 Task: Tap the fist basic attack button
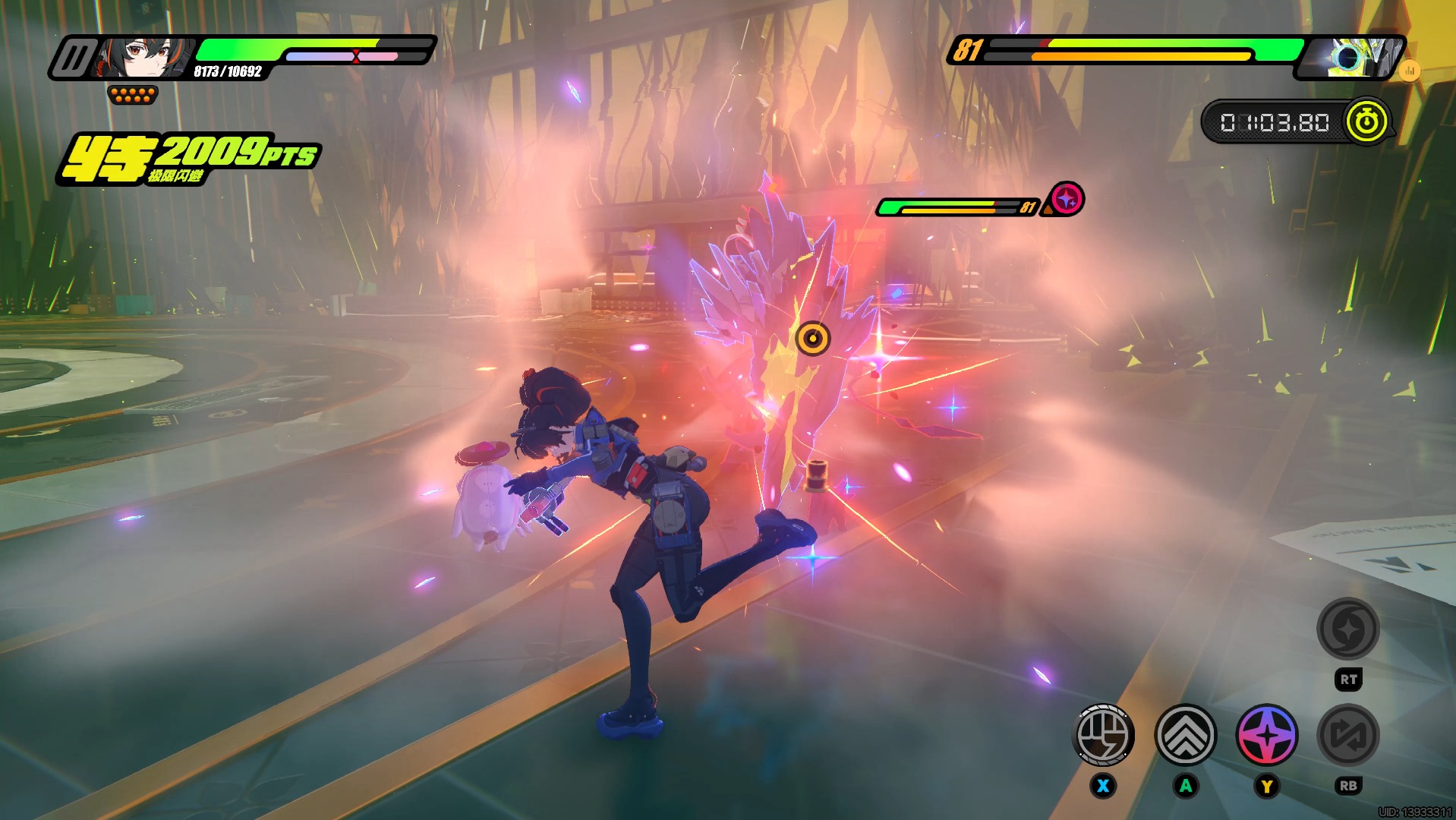(1104, 735)
